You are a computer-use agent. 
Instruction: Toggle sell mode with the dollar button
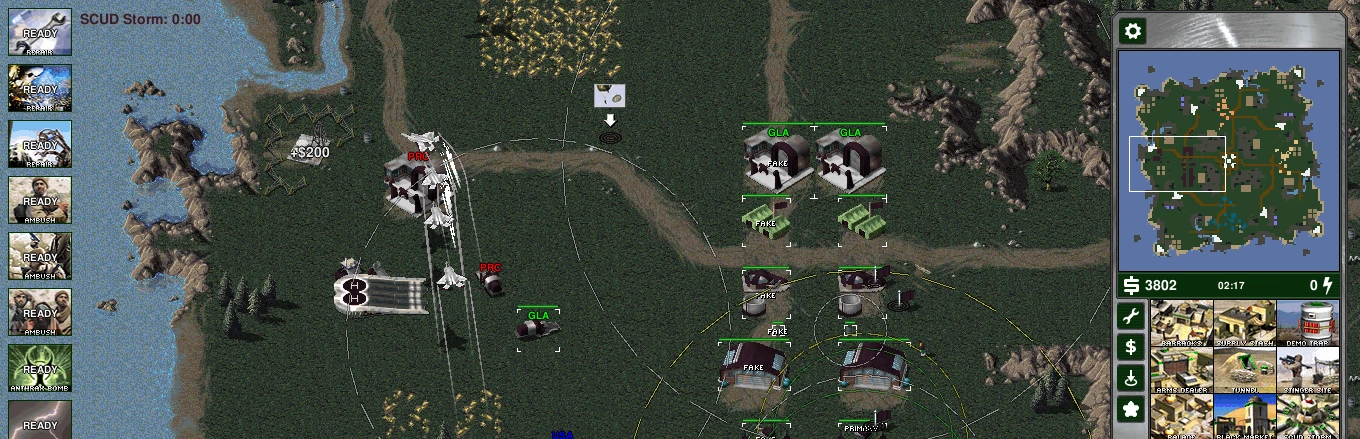tap(1131, 347)
